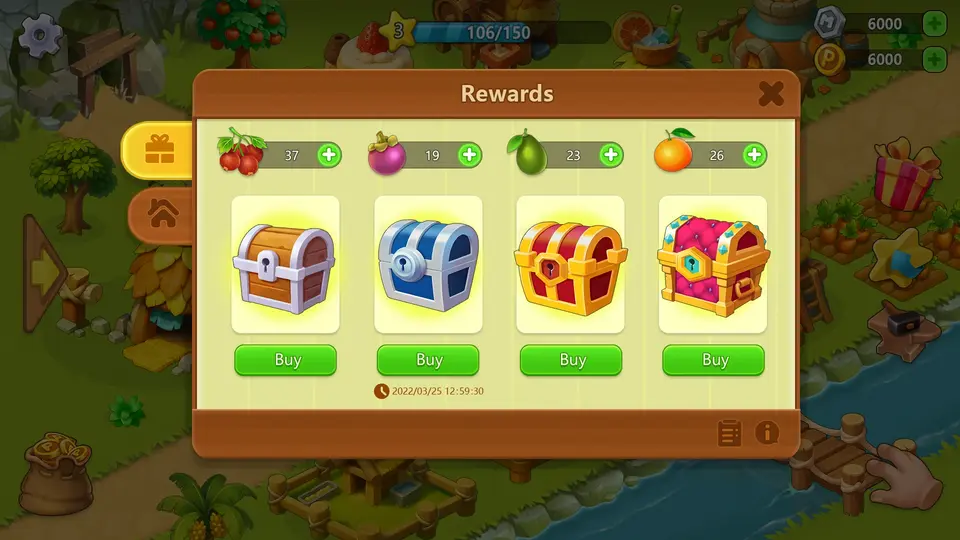Add more P coins
Screen dimensions: 960x540
[933, 59]
